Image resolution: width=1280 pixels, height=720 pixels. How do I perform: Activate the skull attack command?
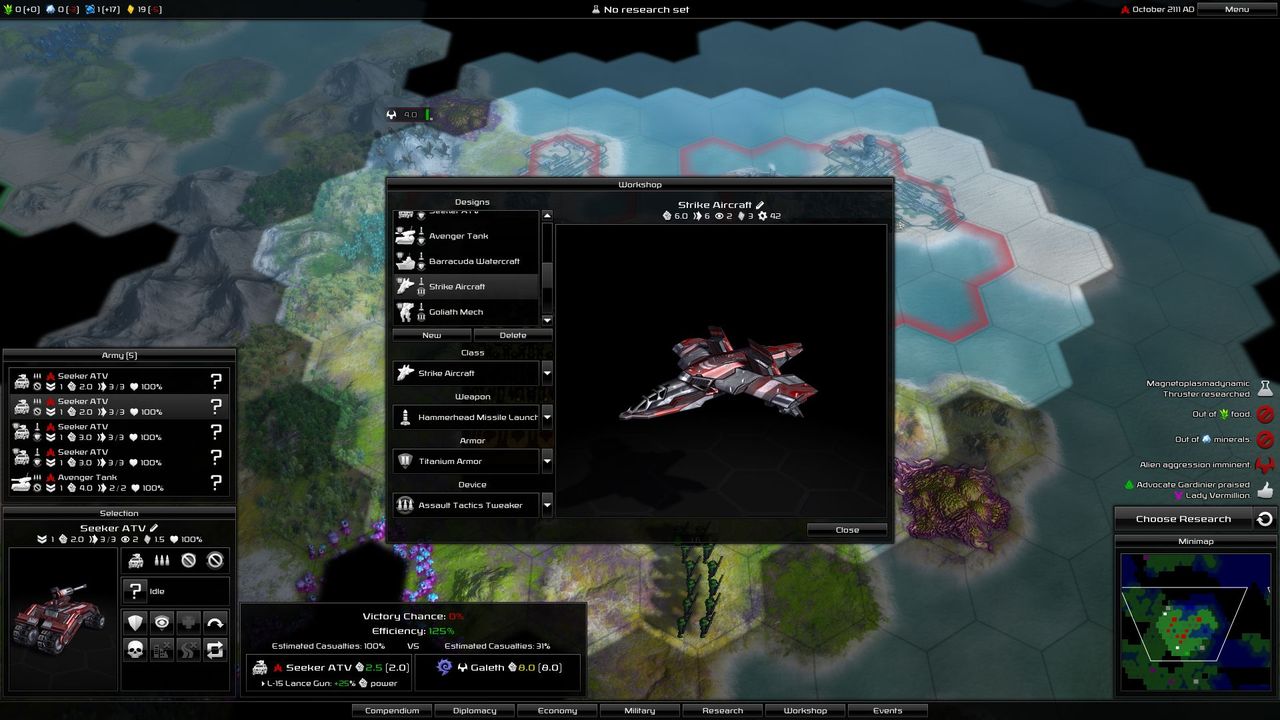[134, 649]
